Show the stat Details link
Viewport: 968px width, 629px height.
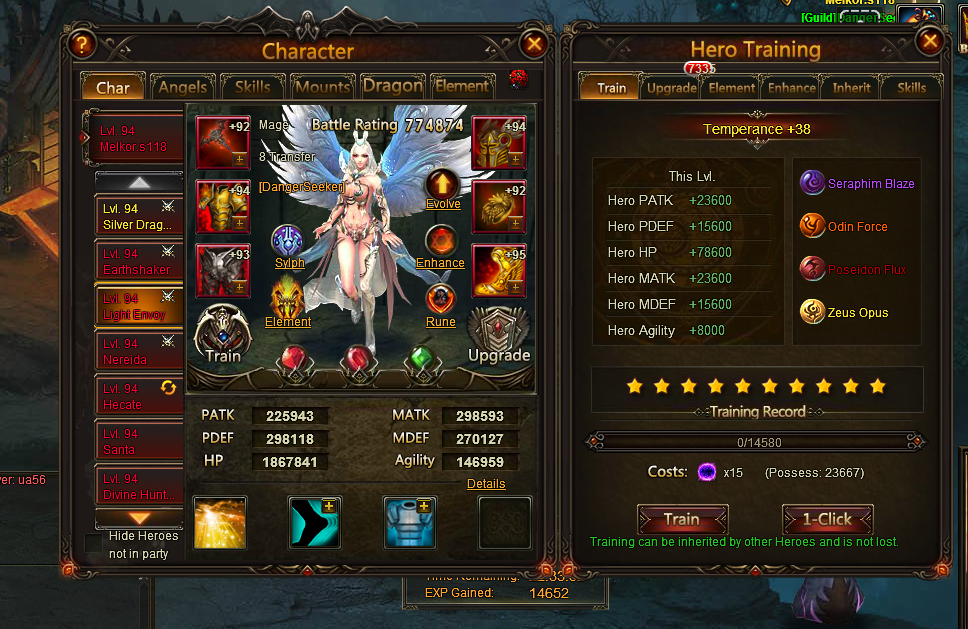point(486,484)
